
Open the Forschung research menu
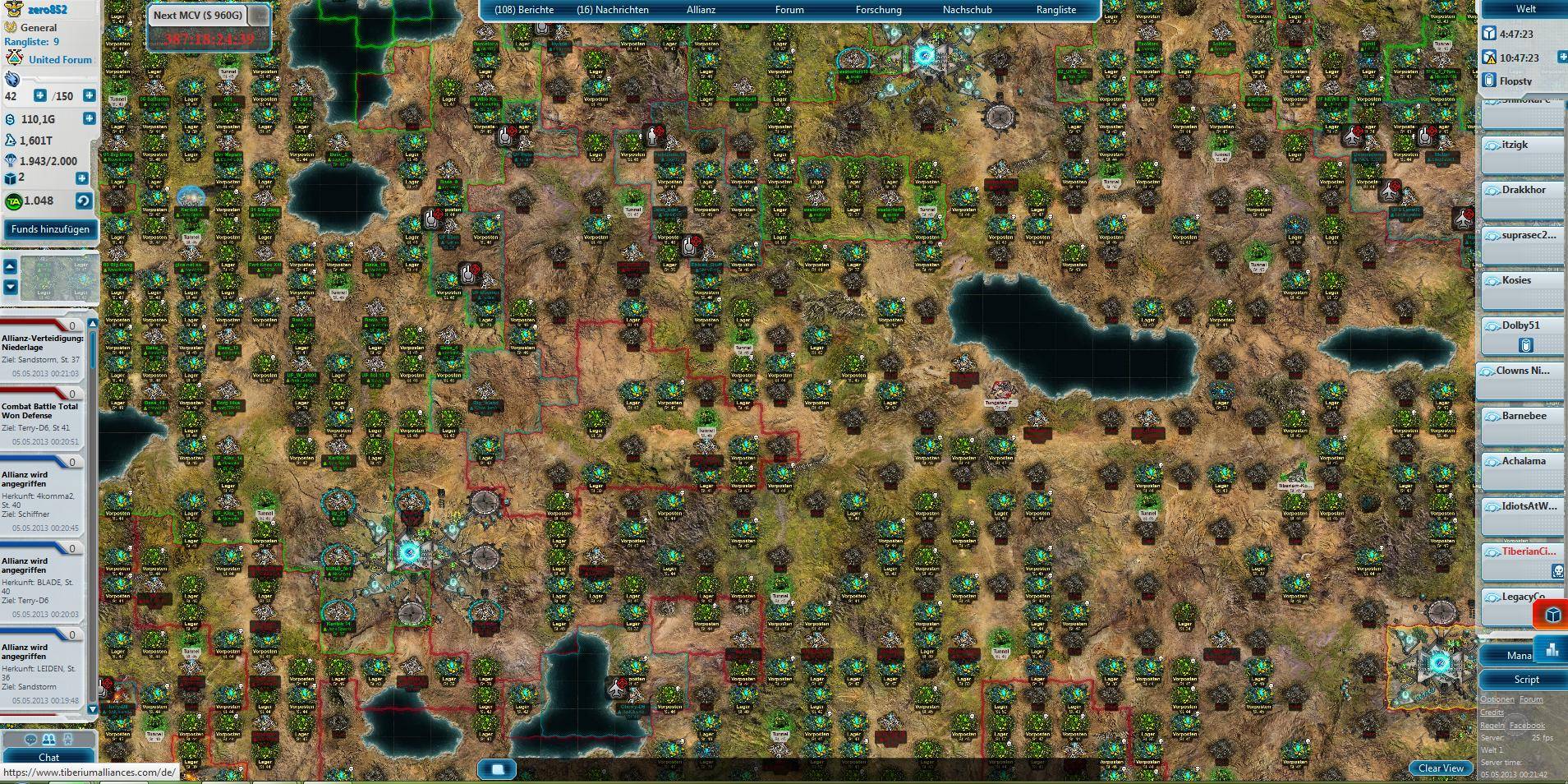878,10
